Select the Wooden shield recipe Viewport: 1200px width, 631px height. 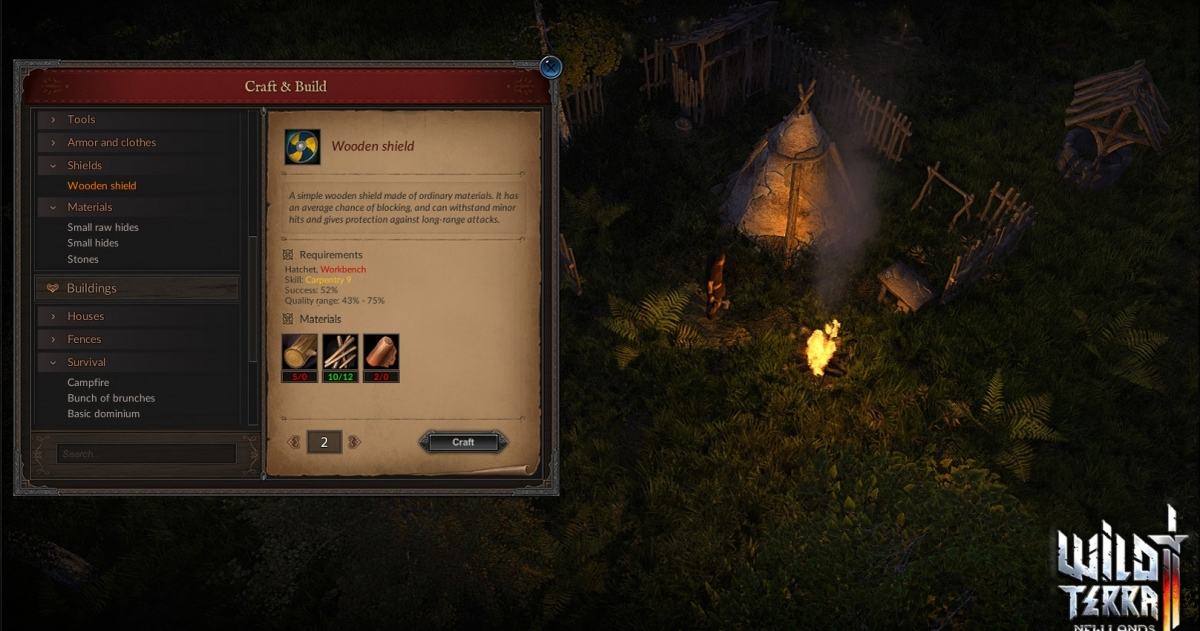click(102, 186)
